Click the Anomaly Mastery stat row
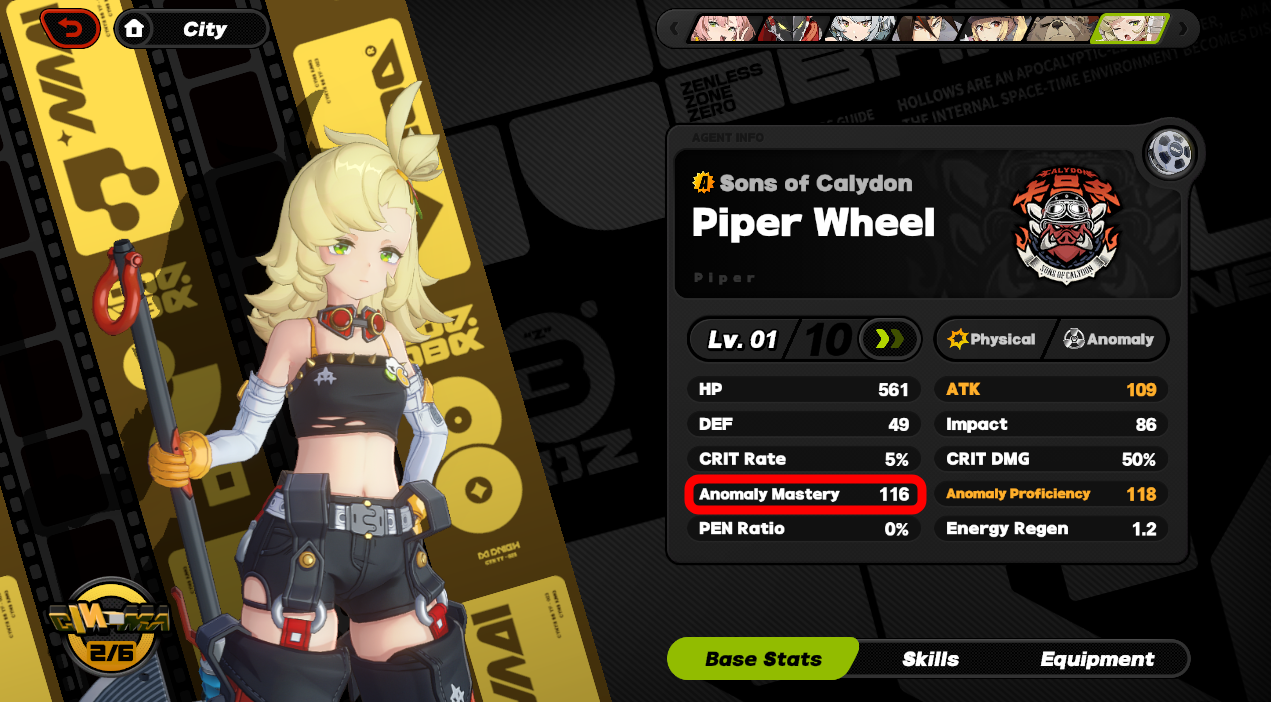 [x=804, y=494]
